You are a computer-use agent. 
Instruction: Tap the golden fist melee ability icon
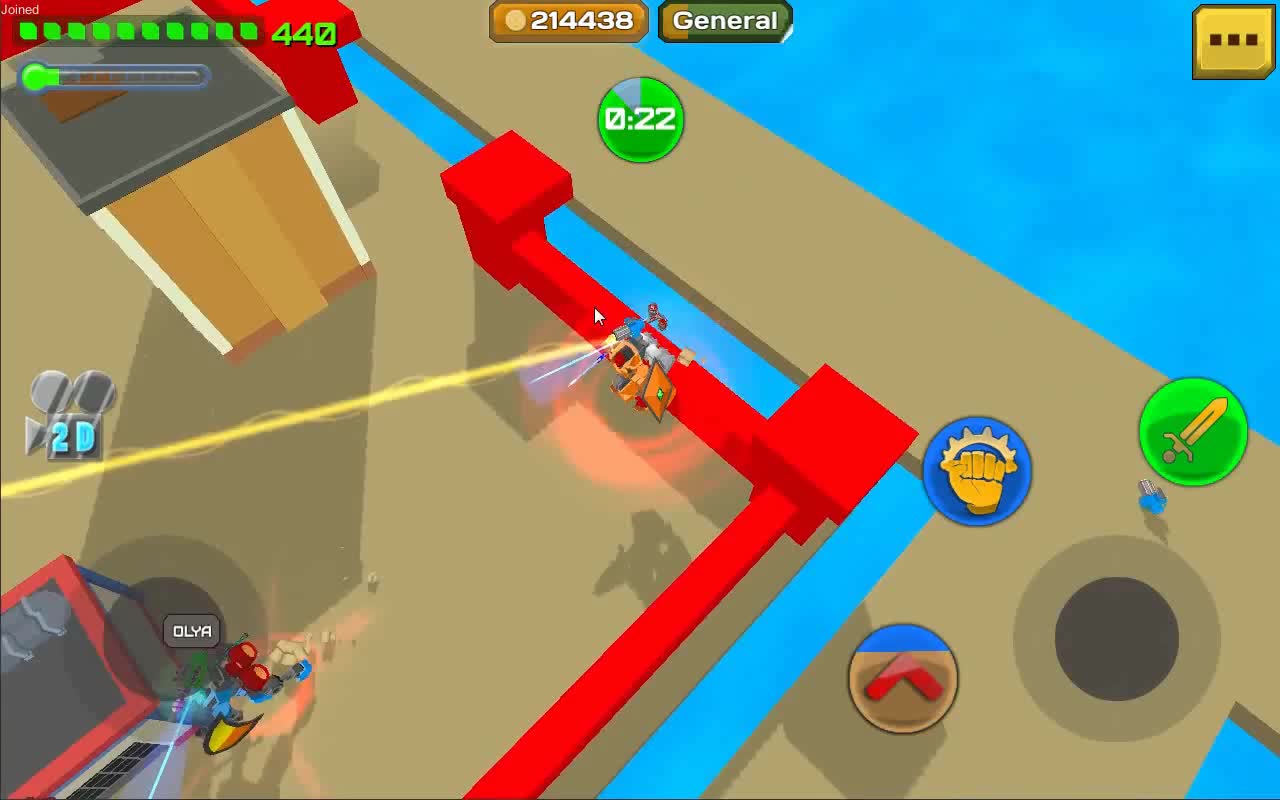(977, 472)
